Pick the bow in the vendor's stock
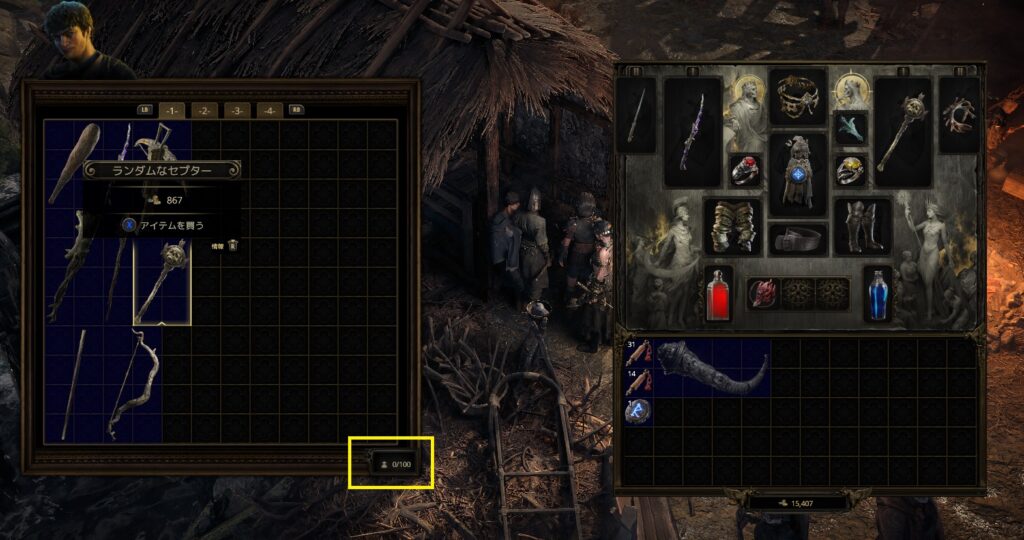The width and height of the screenshot is (1024, 540). [135, 386]
